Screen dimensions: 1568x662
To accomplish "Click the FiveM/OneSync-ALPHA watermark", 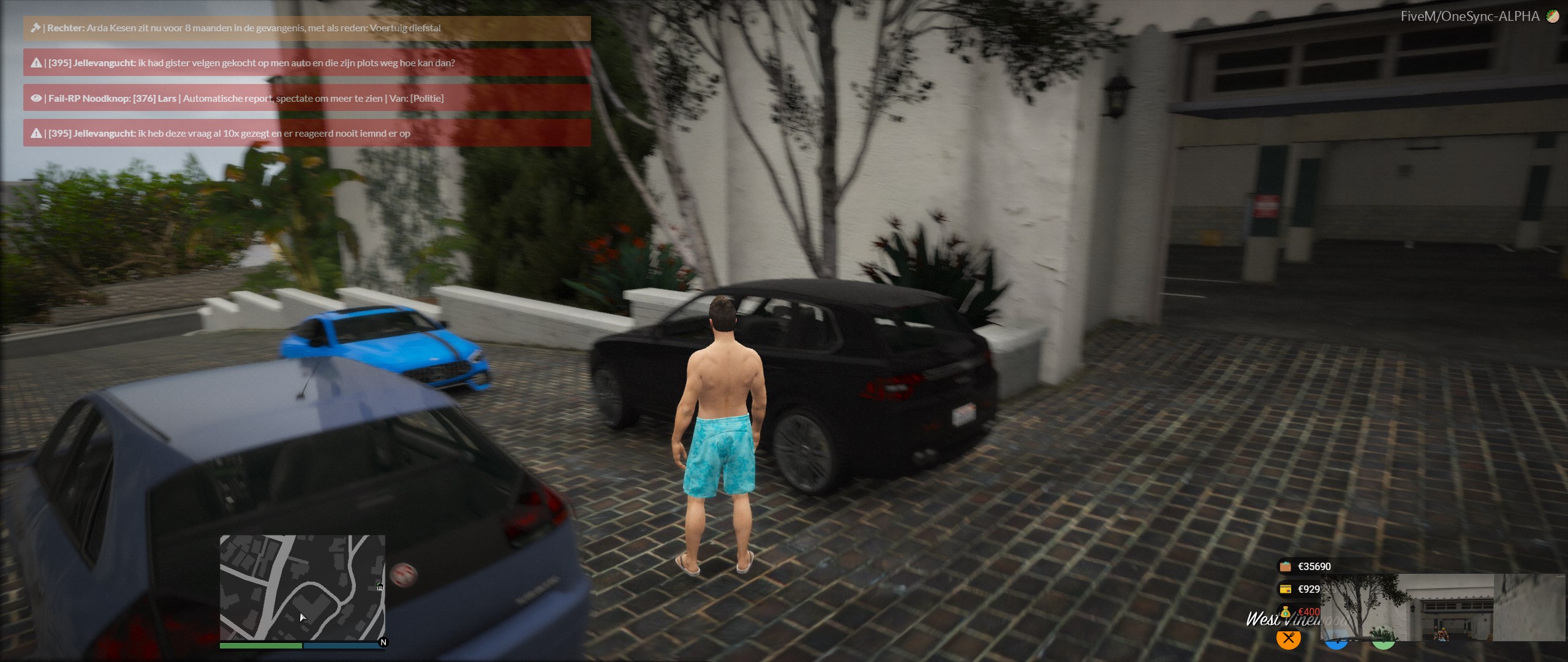I will (x=1469, y=17).
